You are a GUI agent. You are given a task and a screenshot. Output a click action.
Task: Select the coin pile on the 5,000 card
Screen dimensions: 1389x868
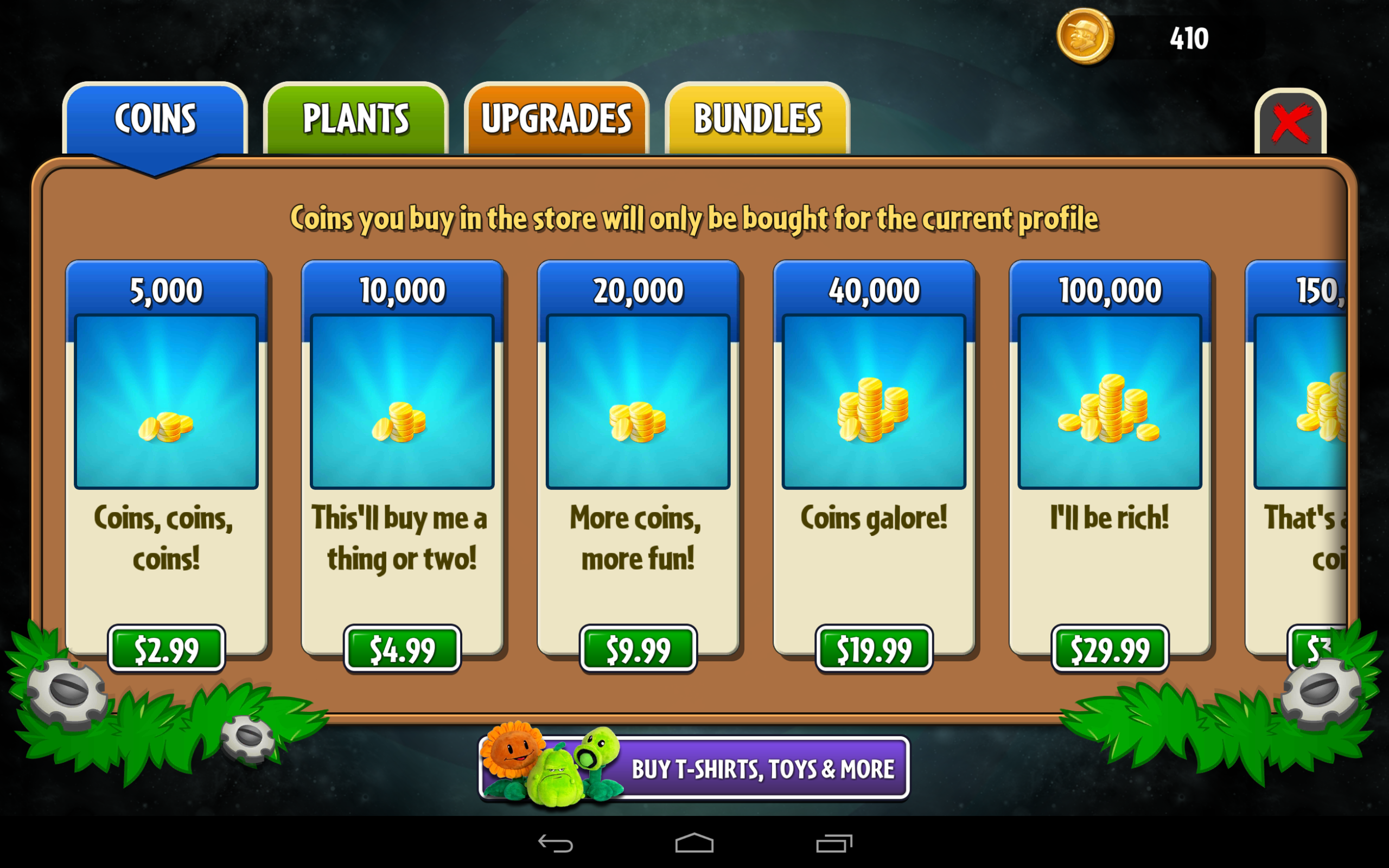(168, 427)
